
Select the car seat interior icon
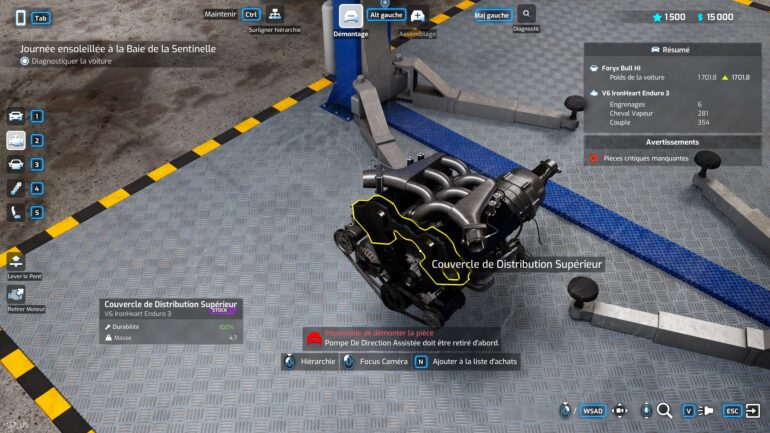click(x=16, y=212)
